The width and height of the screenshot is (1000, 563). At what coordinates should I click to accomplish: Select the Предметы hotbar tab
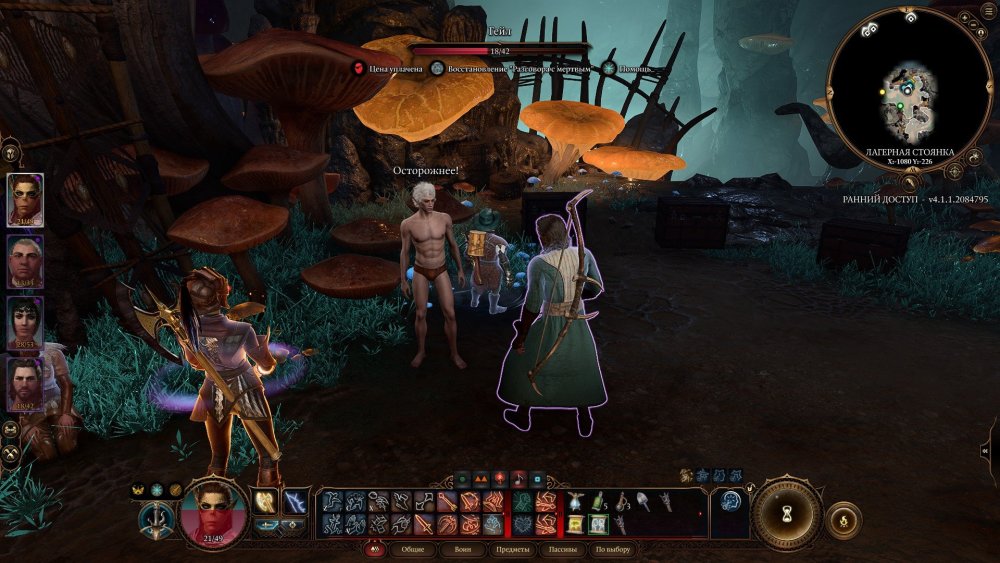tap(513, 550)
